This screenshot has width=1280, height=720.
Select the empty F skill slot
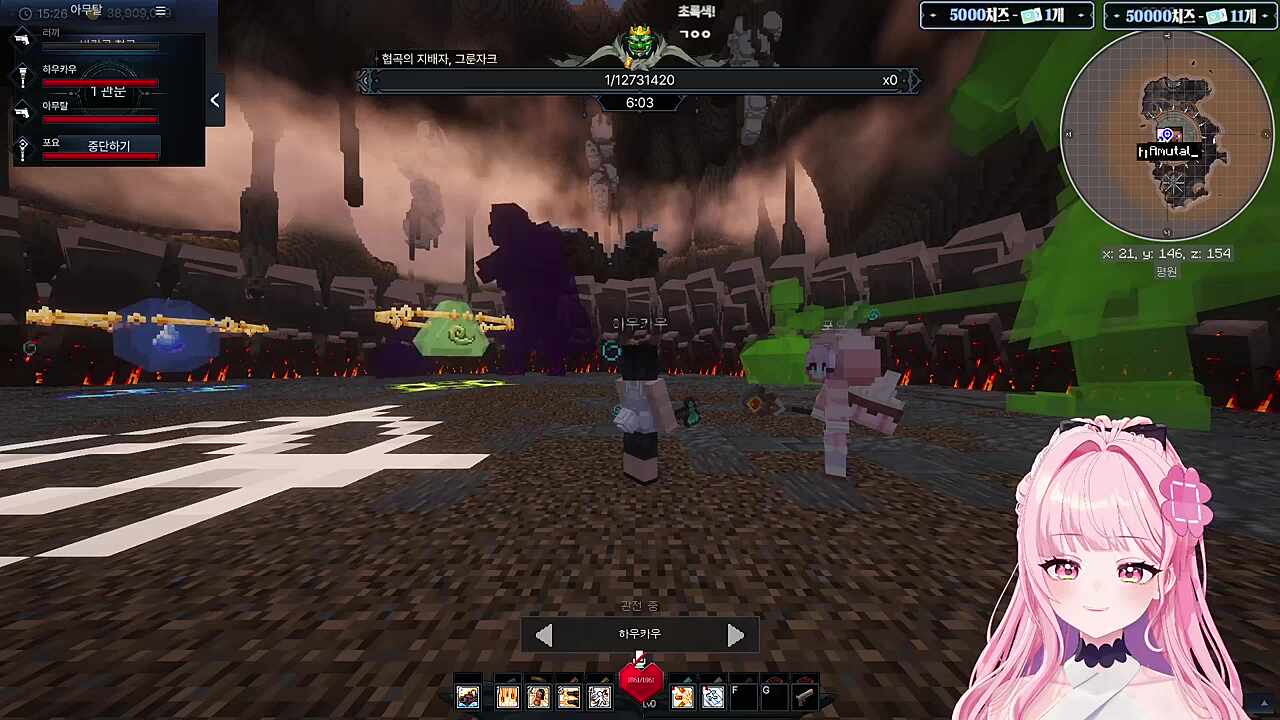tap(743, 697)
